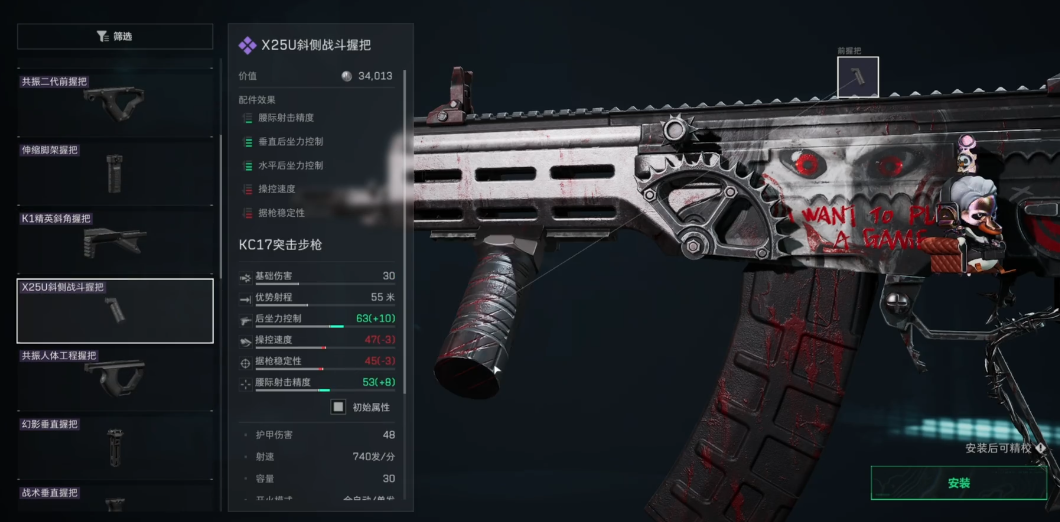
Task: Pick the X25U斜侧战斗握把 item
Action: click(x=115, y=310)
